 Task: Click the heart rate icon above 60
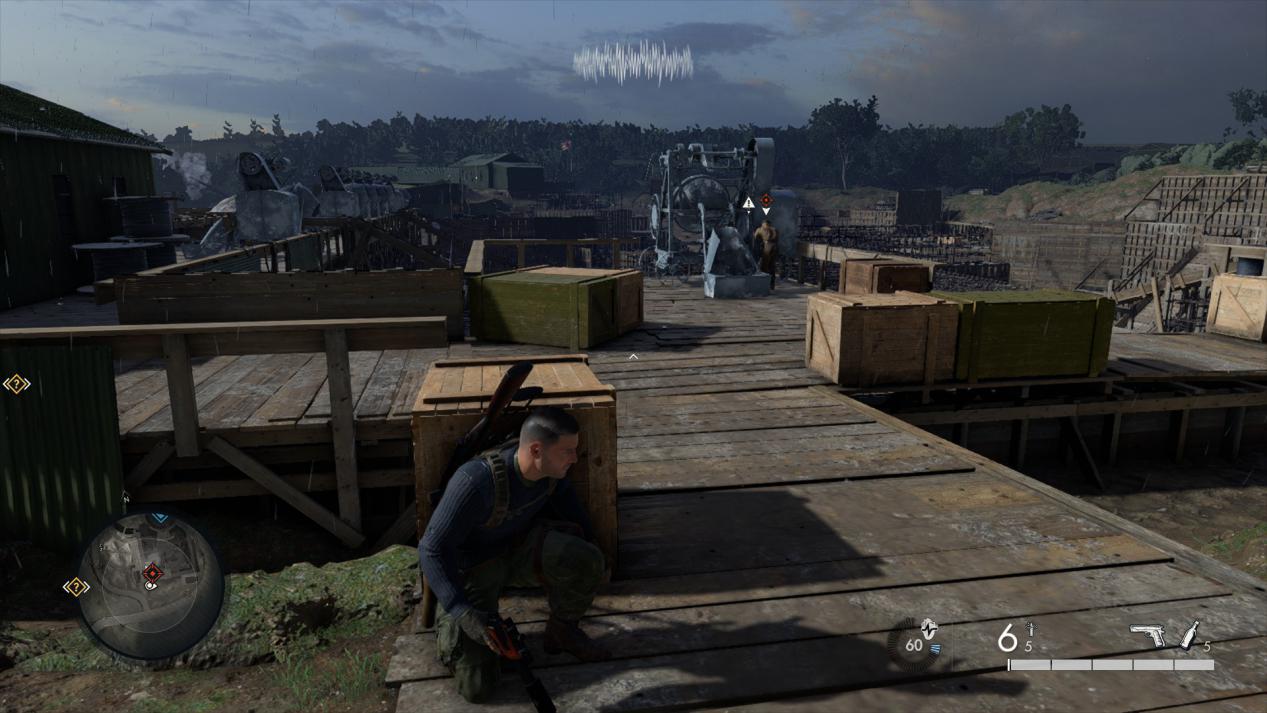coord(929,629)
